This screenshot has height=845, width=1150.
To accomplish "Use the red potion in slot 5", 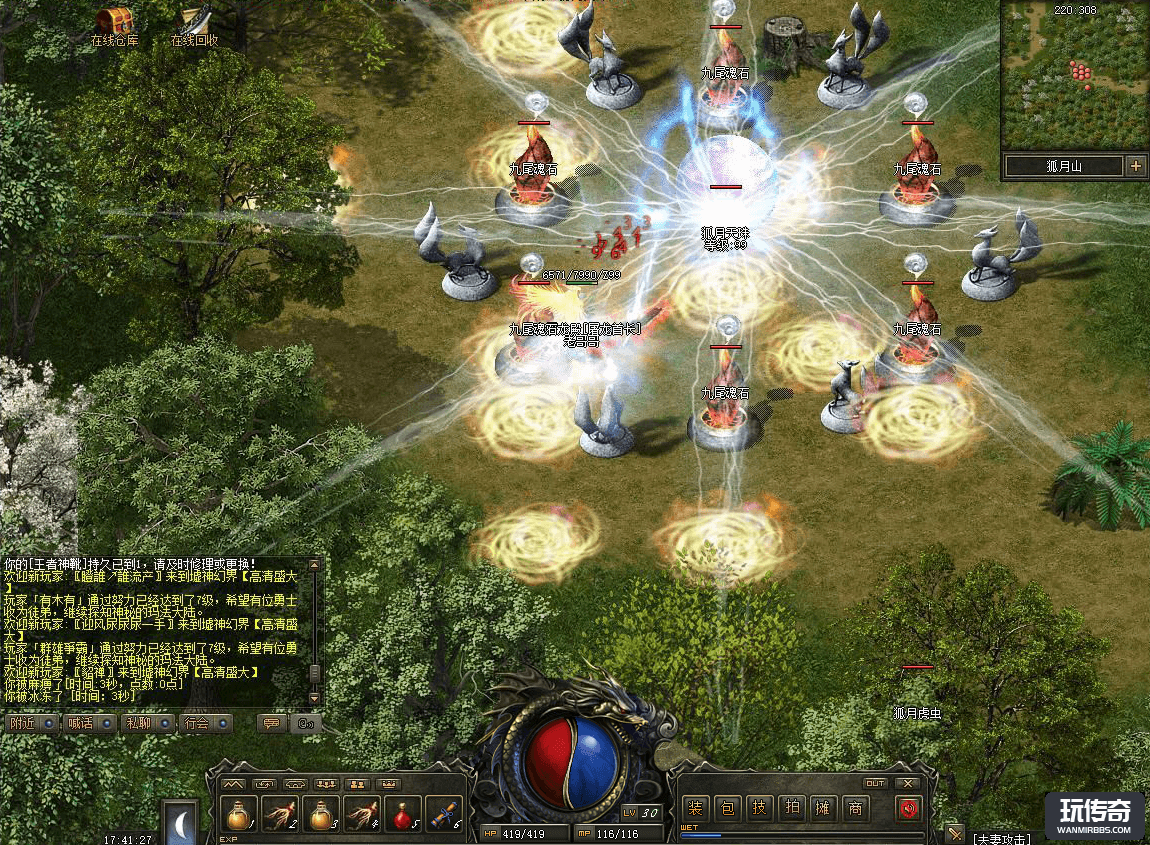I will click(403, 815).
